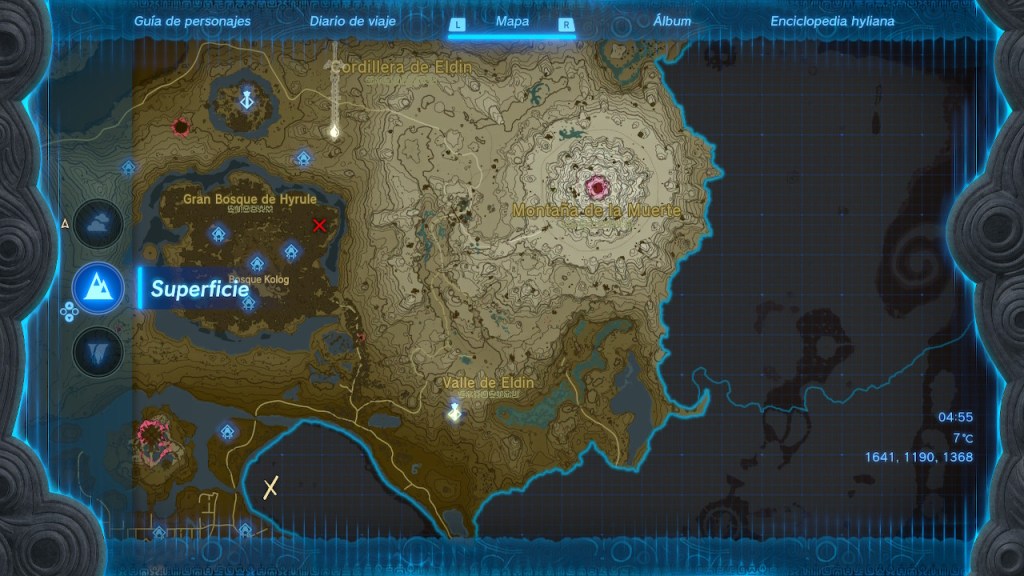Screen dimensions: 1024x576
Task: Switch to the Diario de viaje tab
Action: point(352,21)
